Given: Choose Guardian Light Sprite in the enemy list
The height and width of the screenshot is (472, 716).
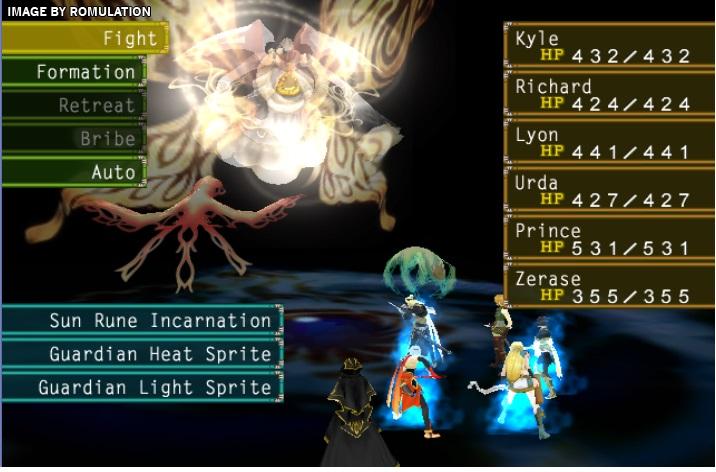Looking at the screenshot, I should pyautogui.click(x=142, y=387).
